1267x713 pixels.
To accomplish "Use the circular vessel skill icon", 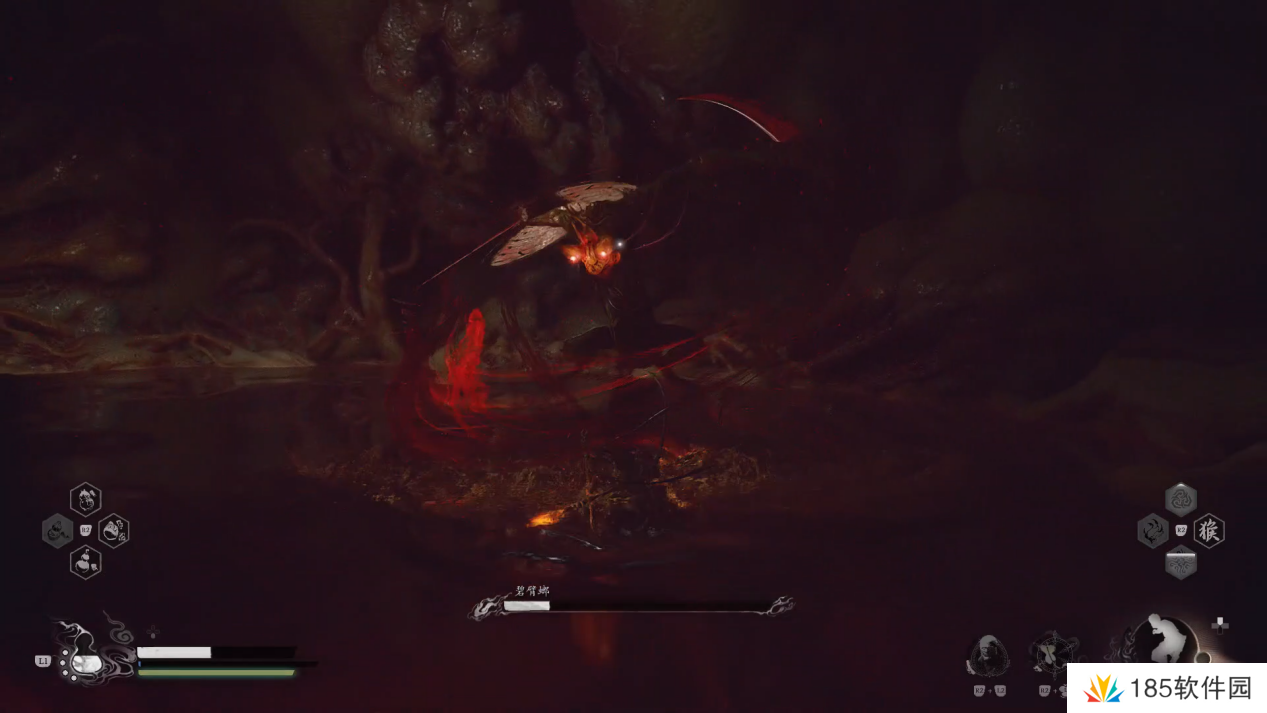I will click(x=1052, y=653).
